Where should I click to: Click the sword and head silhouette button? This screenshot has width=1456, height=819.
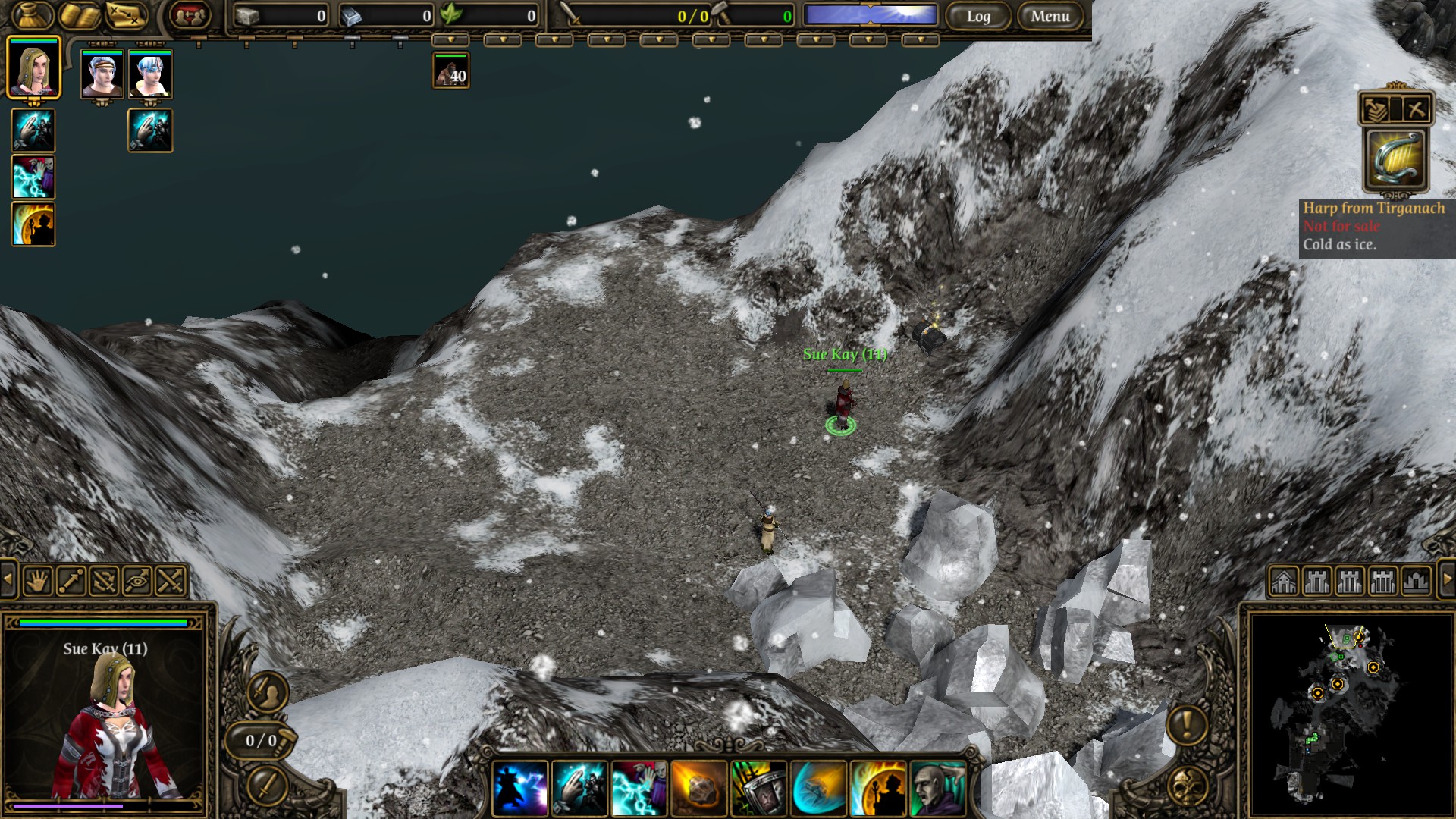(x=268, y=692)
